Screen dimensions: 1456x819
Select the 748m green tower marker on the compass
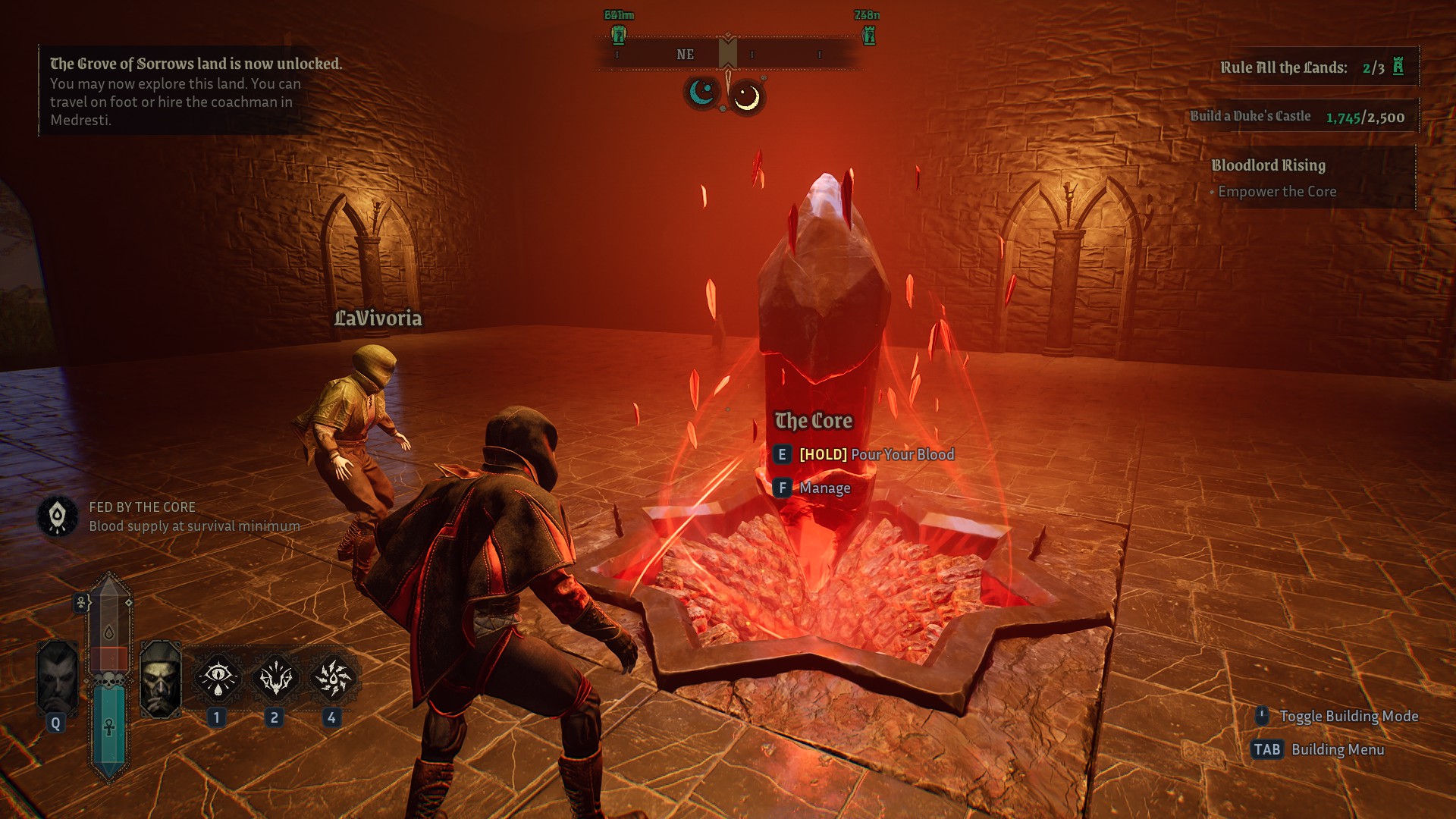point(869,34)
